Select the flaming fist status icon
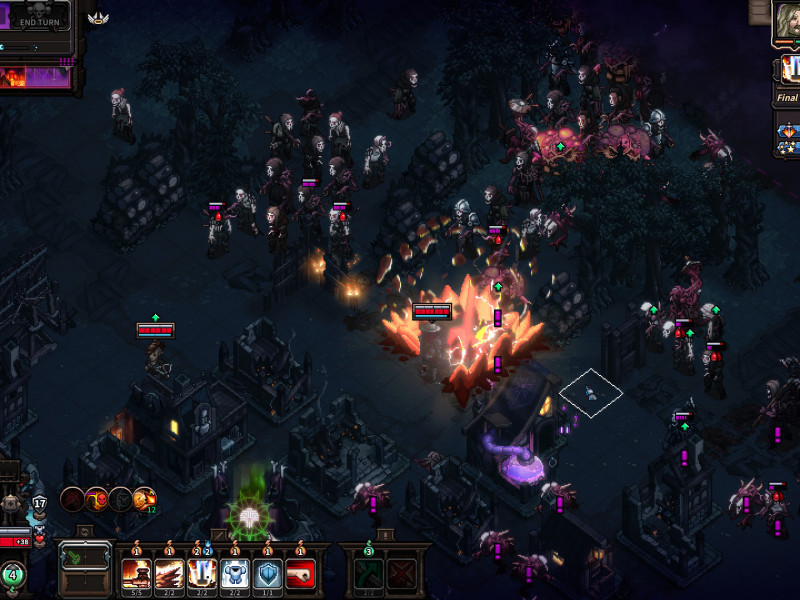Image resolution: width=800 pixels, height=600 pixels. tap(145, 498)
